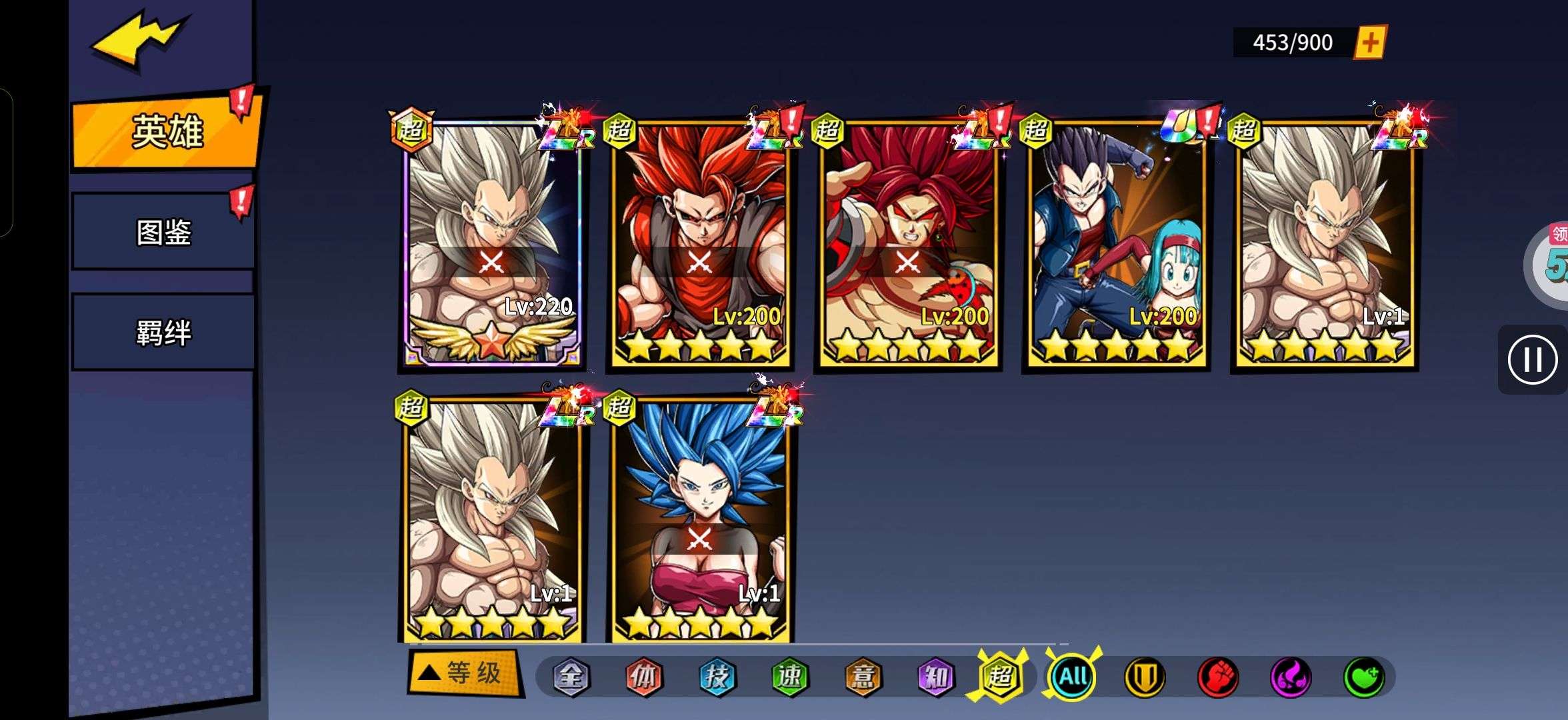
Task: Toggle the 等级 level sort button
Action: pyautogui.click(x=464, y=673)
